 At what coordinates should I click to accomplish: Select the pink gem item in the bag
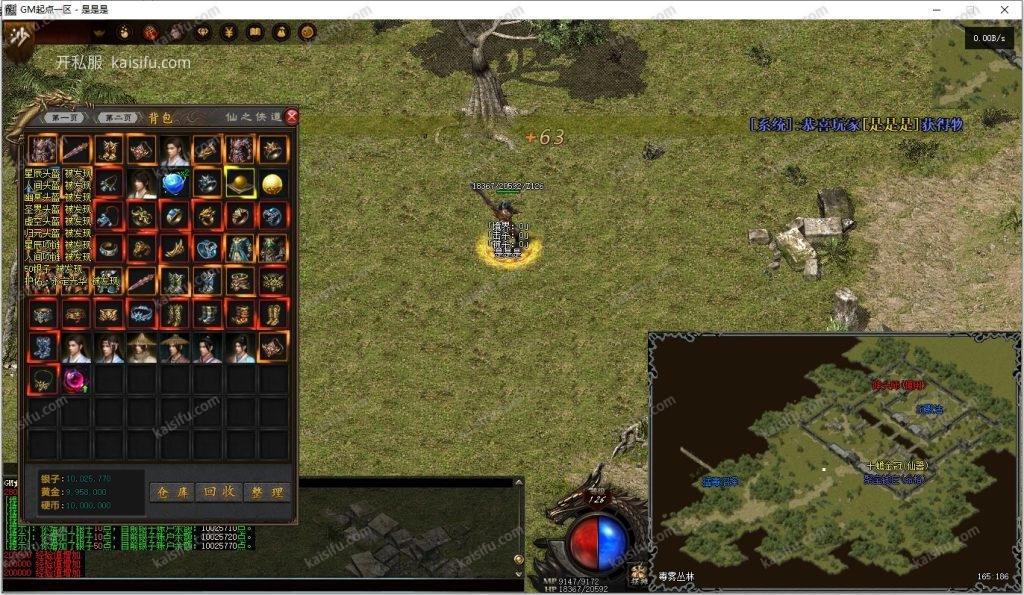77,379
